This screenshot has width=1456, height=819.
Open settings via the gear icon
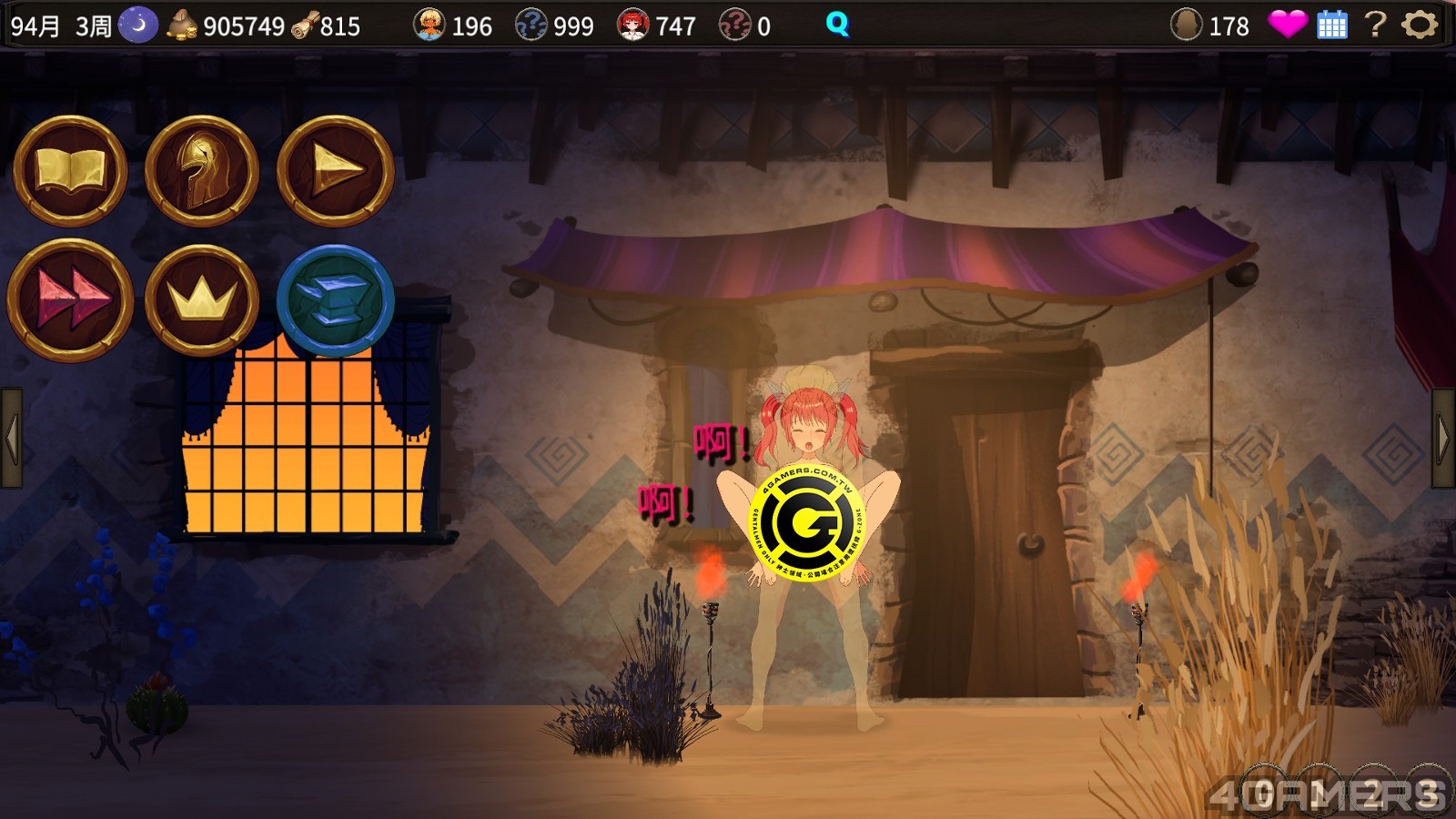tap(1419, 25)
